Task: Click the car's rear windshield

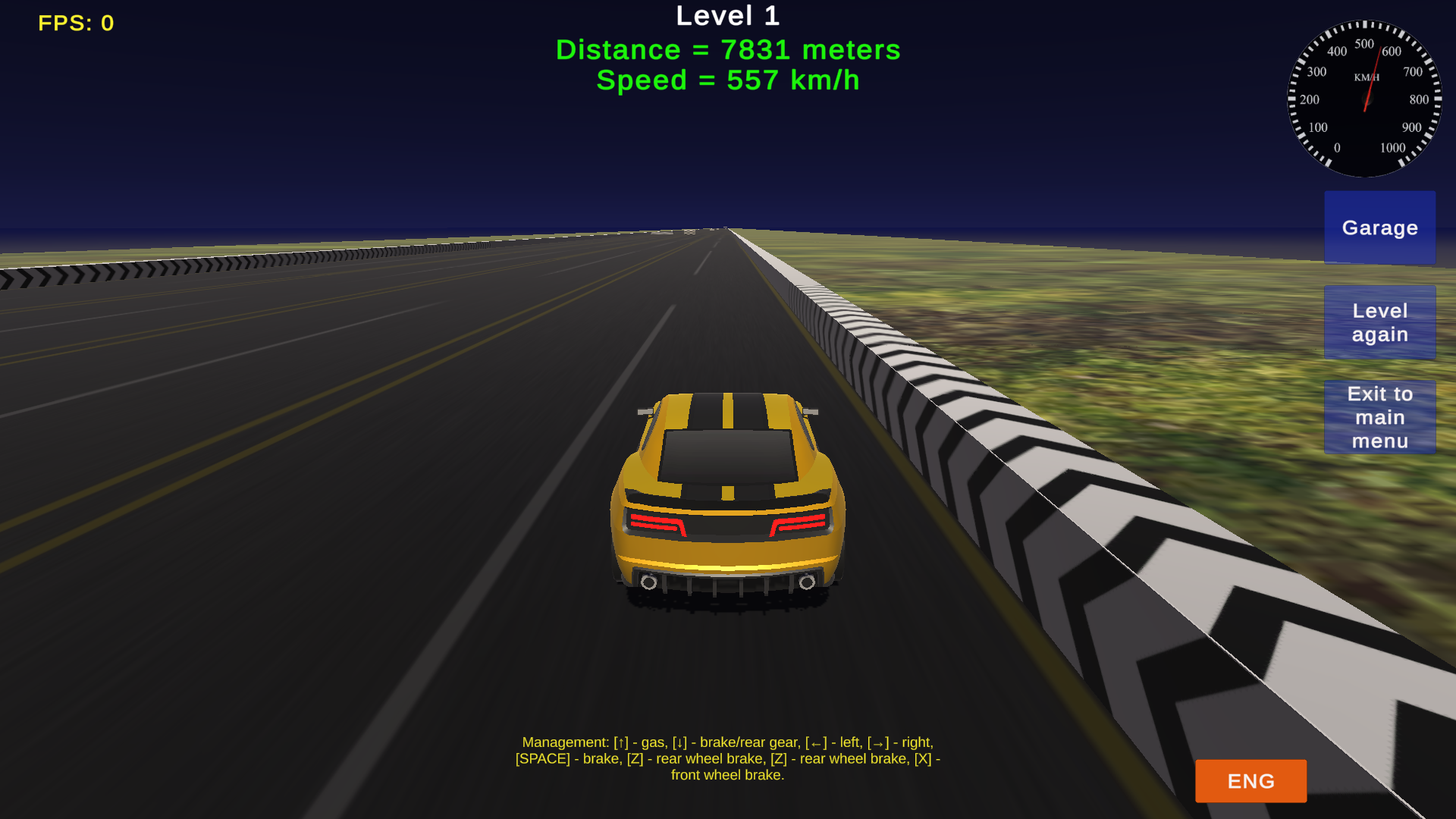Action: pyautogui.click(x=726, y=453)
